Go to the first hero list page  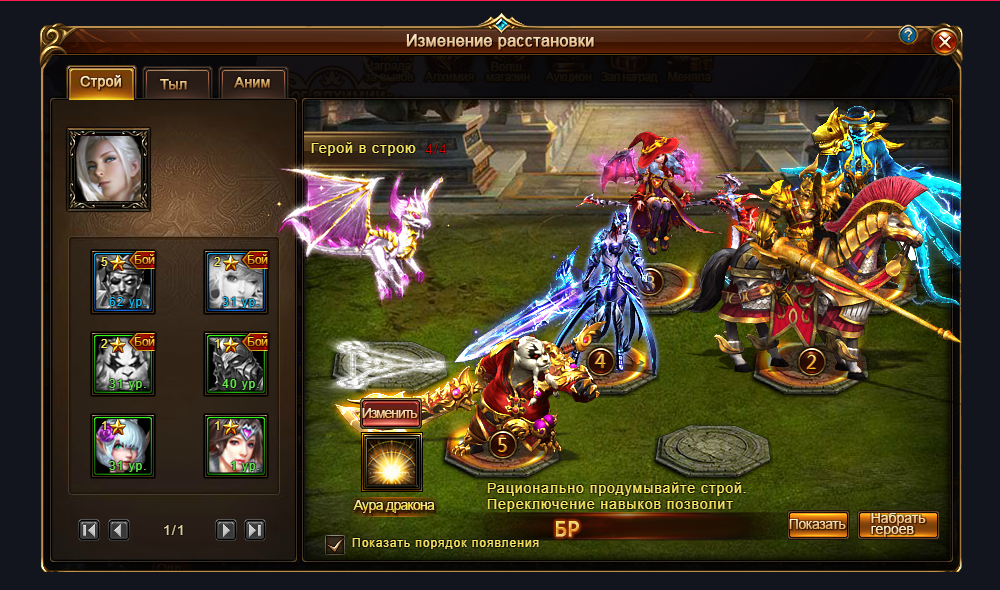coord(89,530)
